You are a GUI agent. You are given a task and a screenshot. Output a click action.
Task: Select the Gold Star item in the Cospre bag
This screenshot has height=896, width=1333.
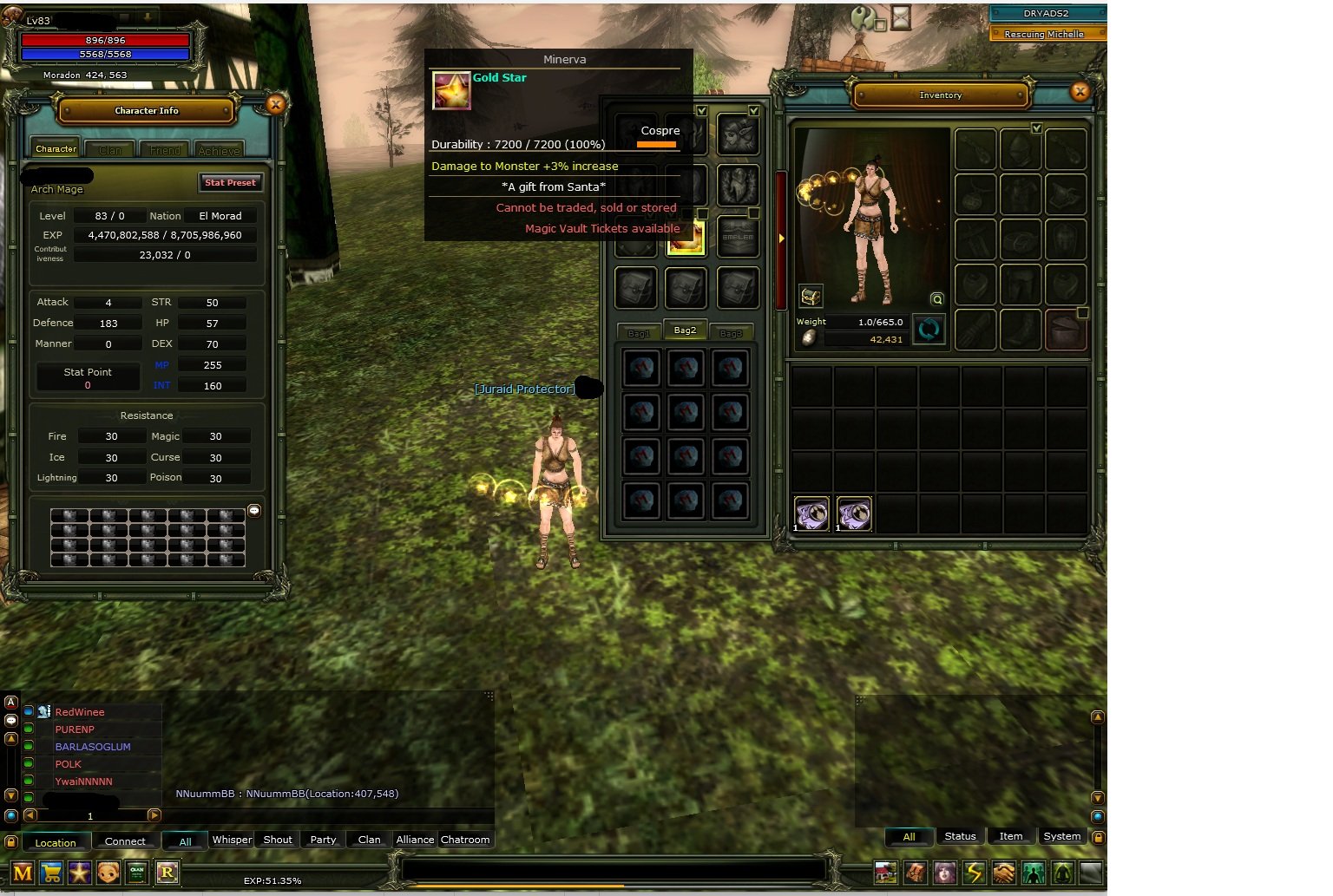tap(686, 240)
